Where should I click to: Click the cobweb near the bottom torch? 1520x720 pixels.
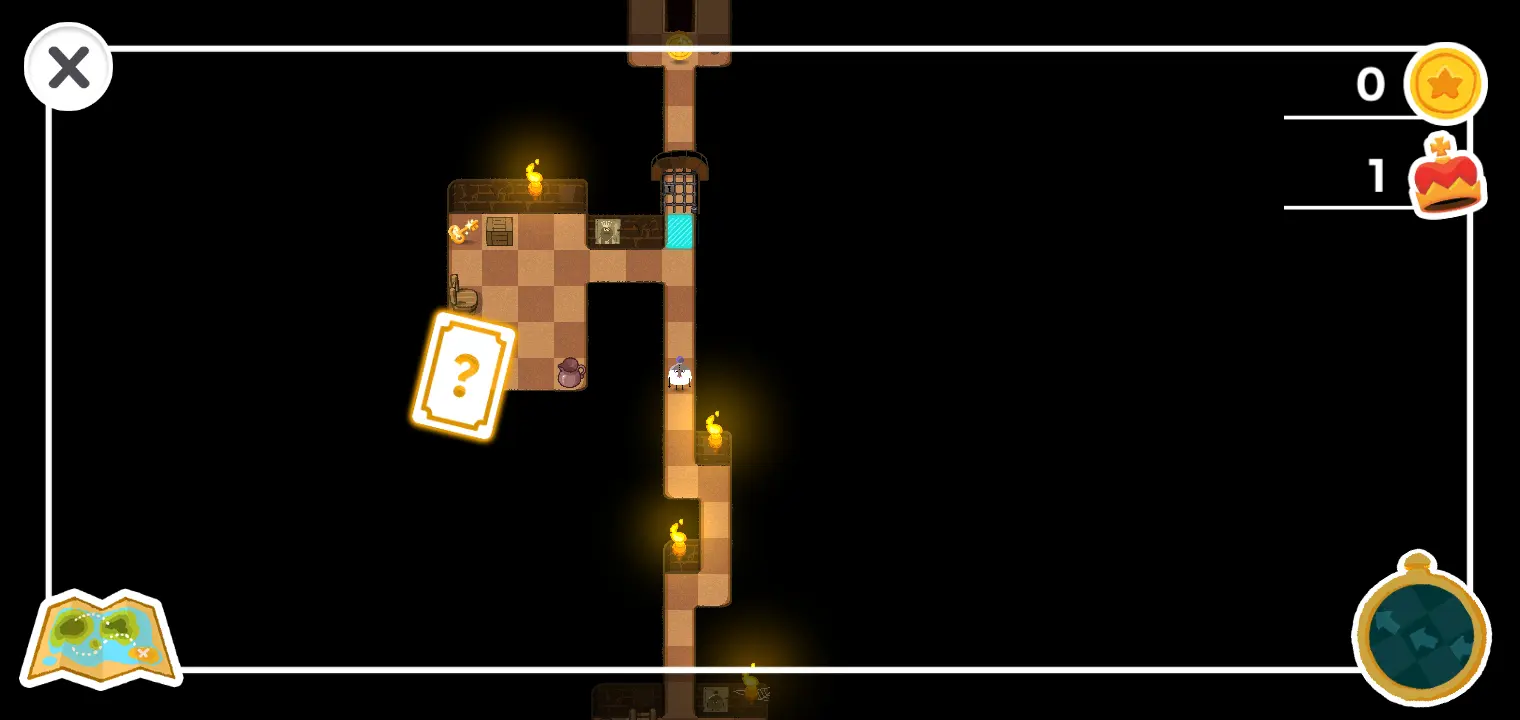764,695
